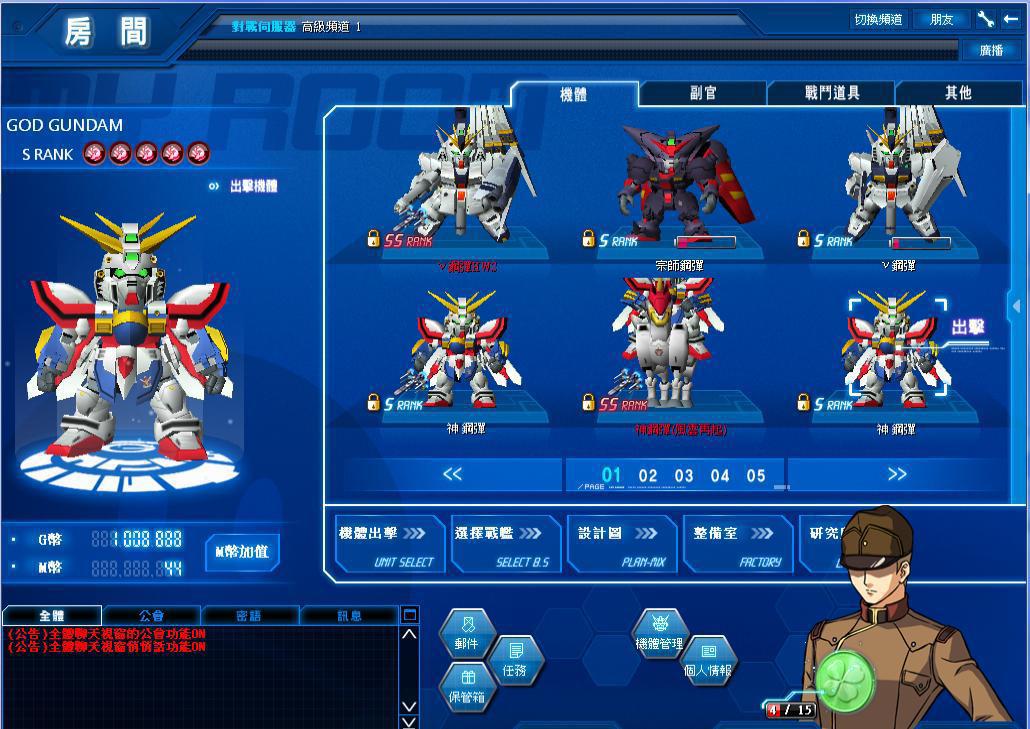Go to the previous unit page arrow
Screen dimensions: 1030x729
452,474
